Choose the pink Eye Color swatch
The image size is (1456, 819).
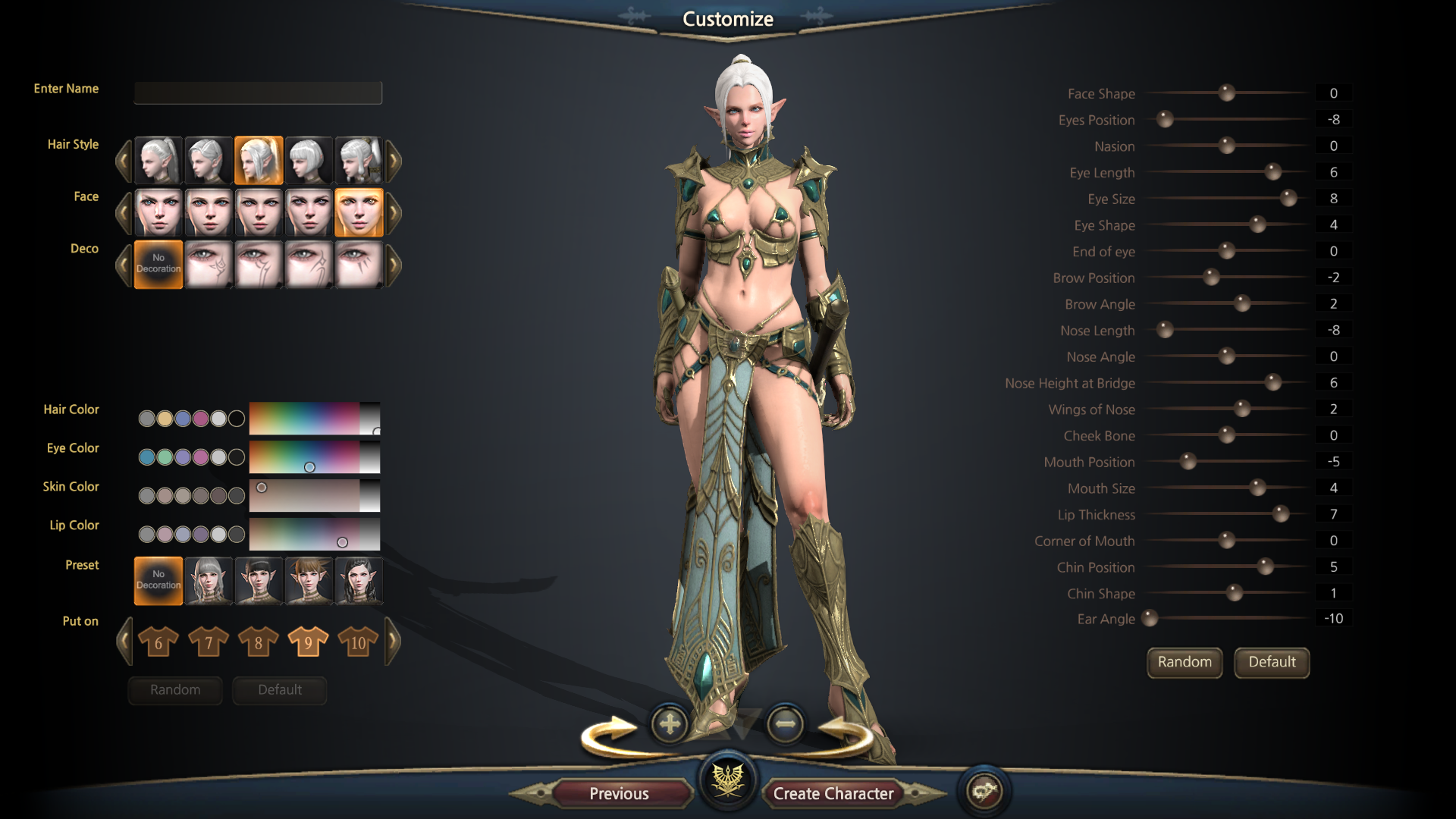(x=200, y=457)
